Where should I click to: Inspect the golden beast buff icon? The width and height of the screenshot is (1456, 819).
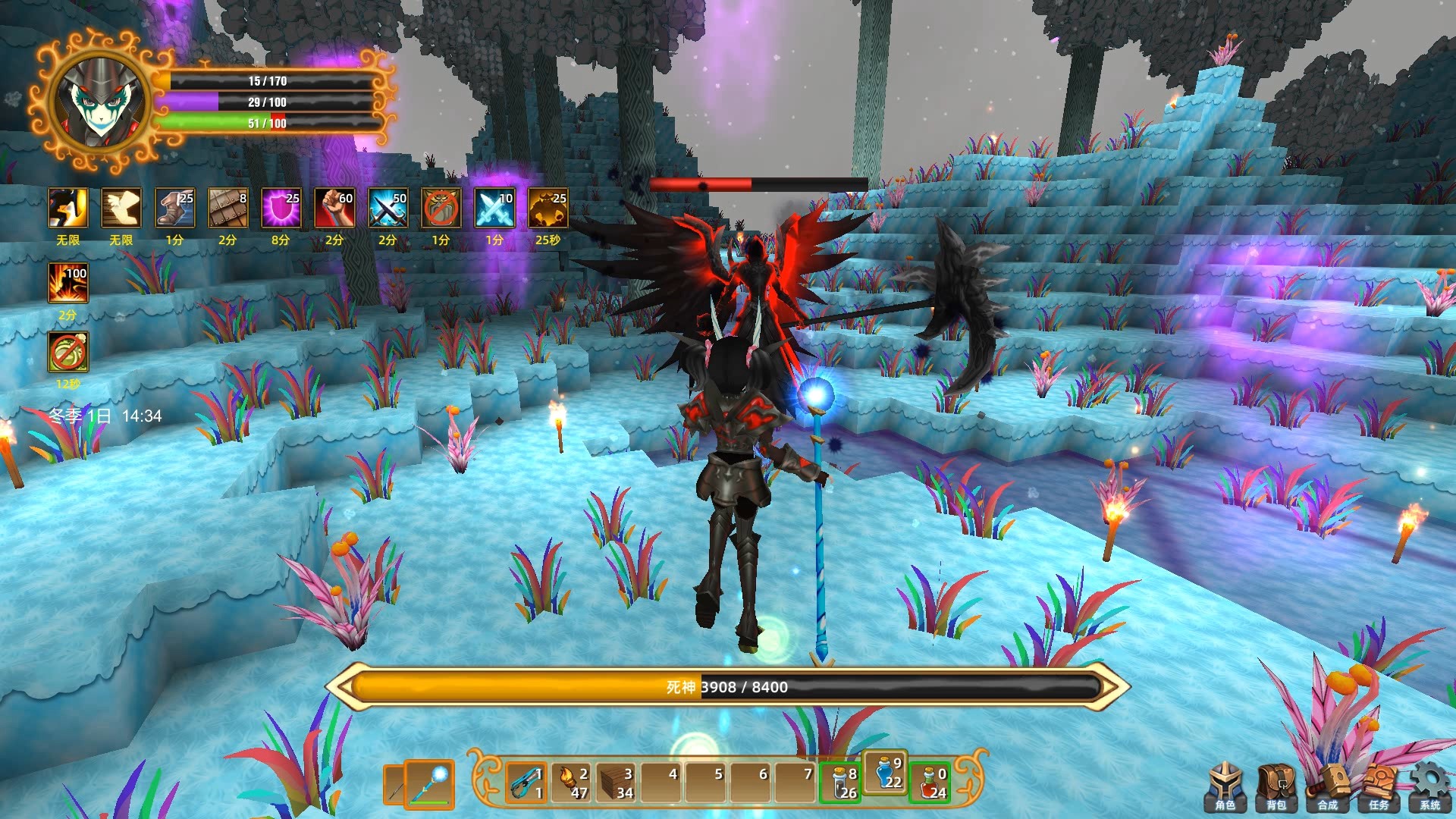point(548,209)
